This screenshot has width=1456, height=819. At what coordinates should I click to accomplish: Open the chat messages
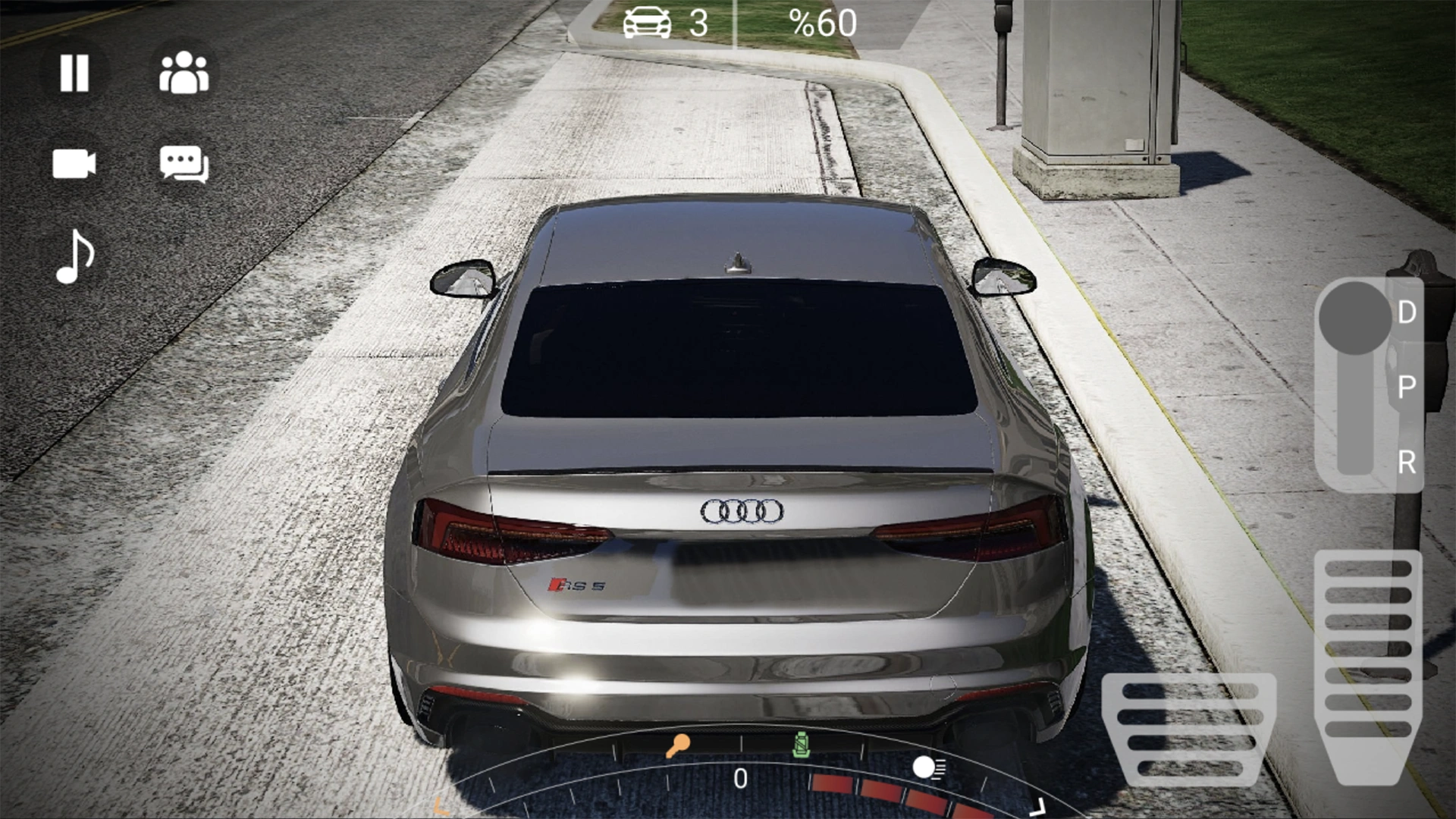pos(184,164)
